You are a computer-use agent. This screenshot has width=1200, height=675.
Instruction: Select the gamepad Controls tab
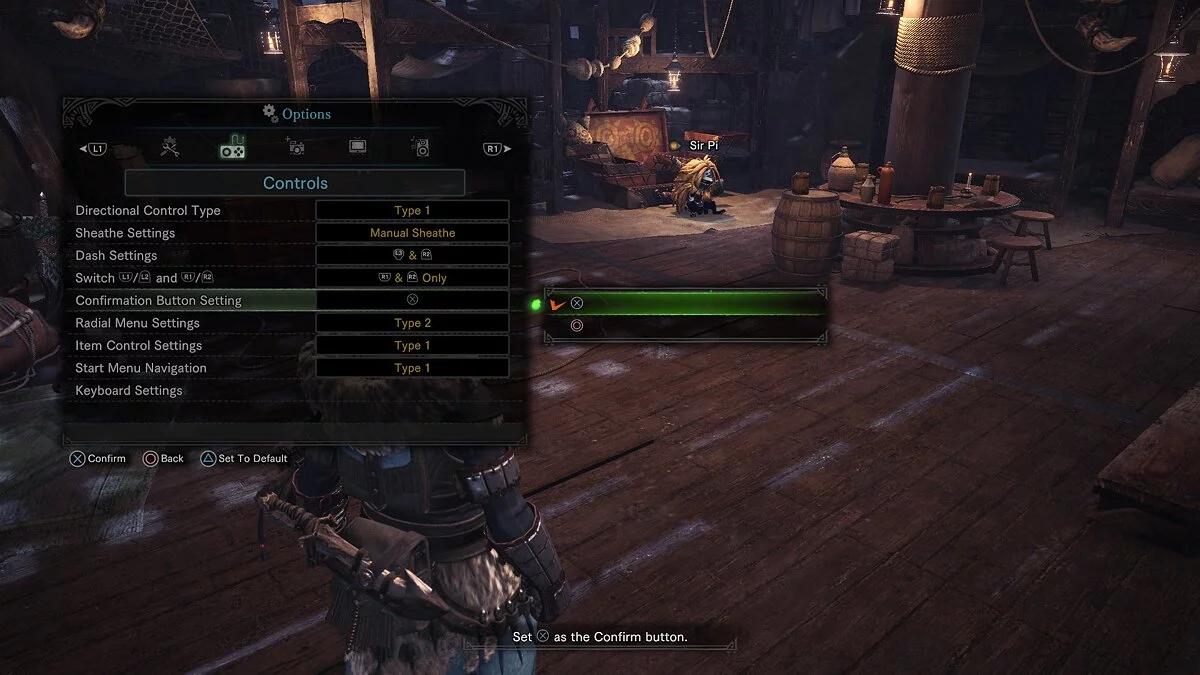click(233, 148)
